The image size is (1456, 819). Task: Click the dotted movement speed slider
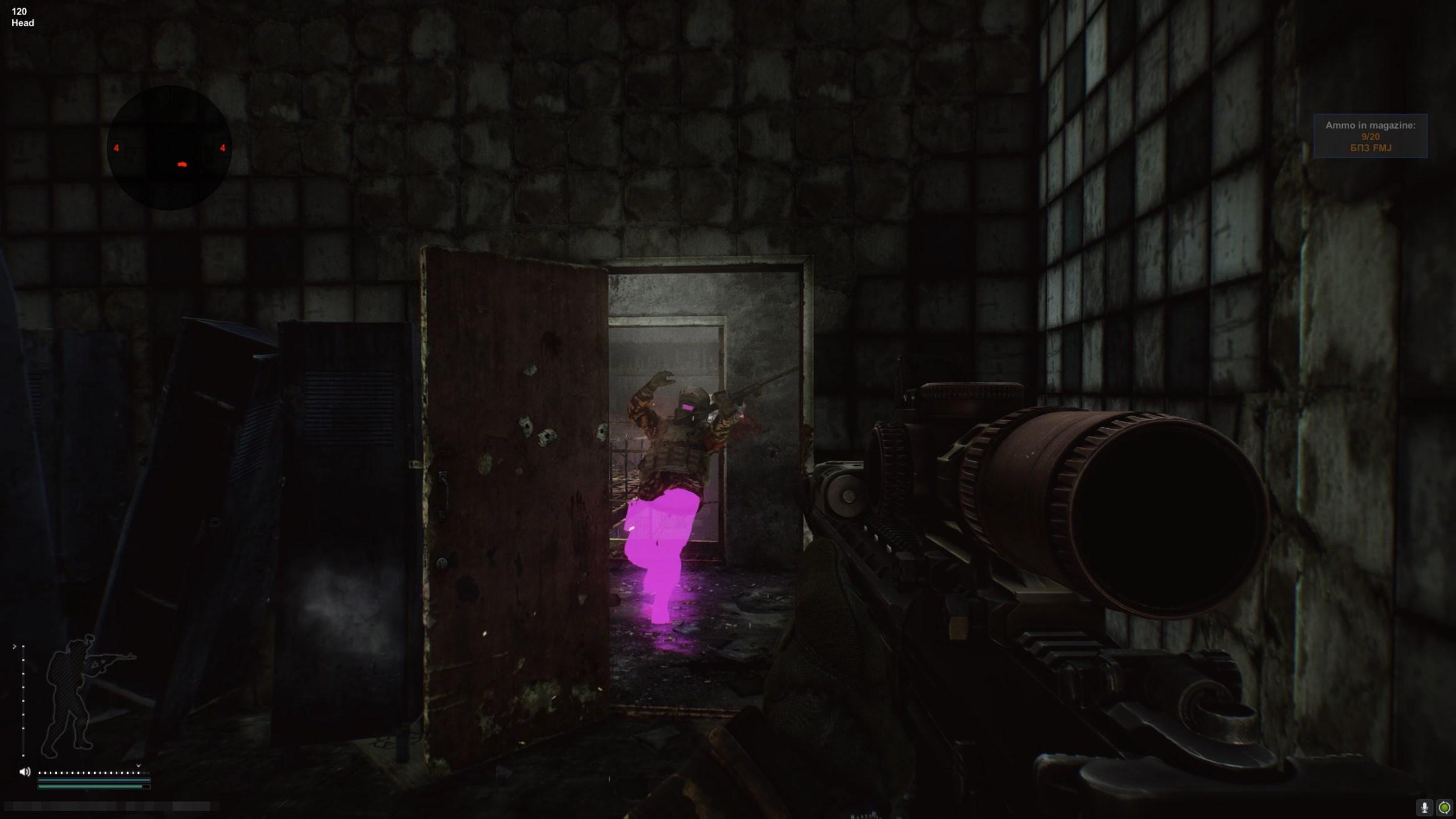coord(89,773)
